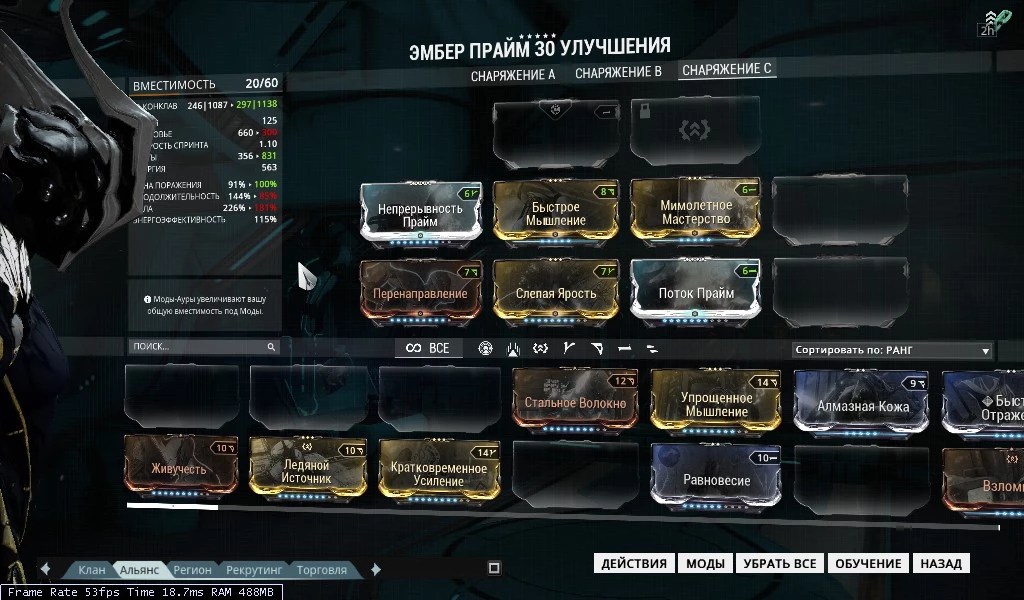Choose Кратковременное Усиление mod card
Screen dimensions: 1024x600
tap(439, 472)
